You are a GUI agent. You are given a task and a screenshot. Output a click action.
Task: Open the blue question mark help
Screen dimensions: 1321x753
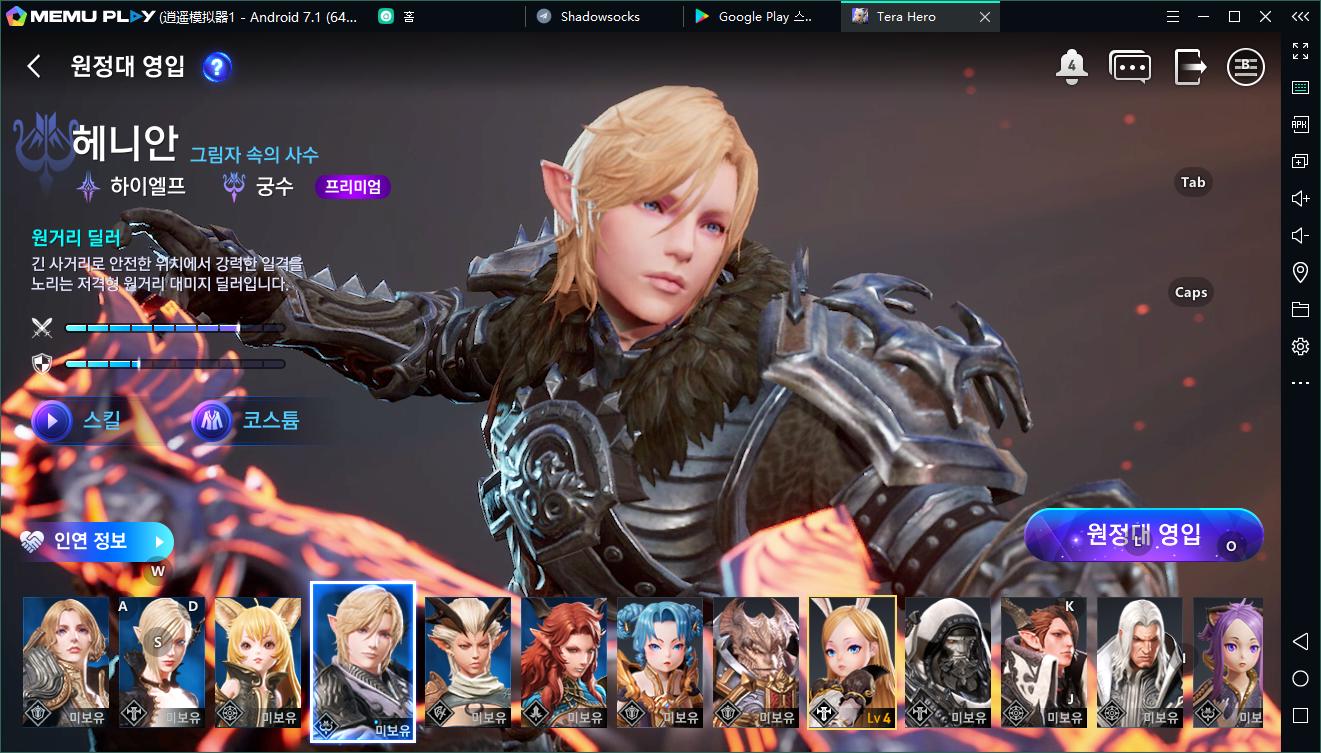coord(217,67)
